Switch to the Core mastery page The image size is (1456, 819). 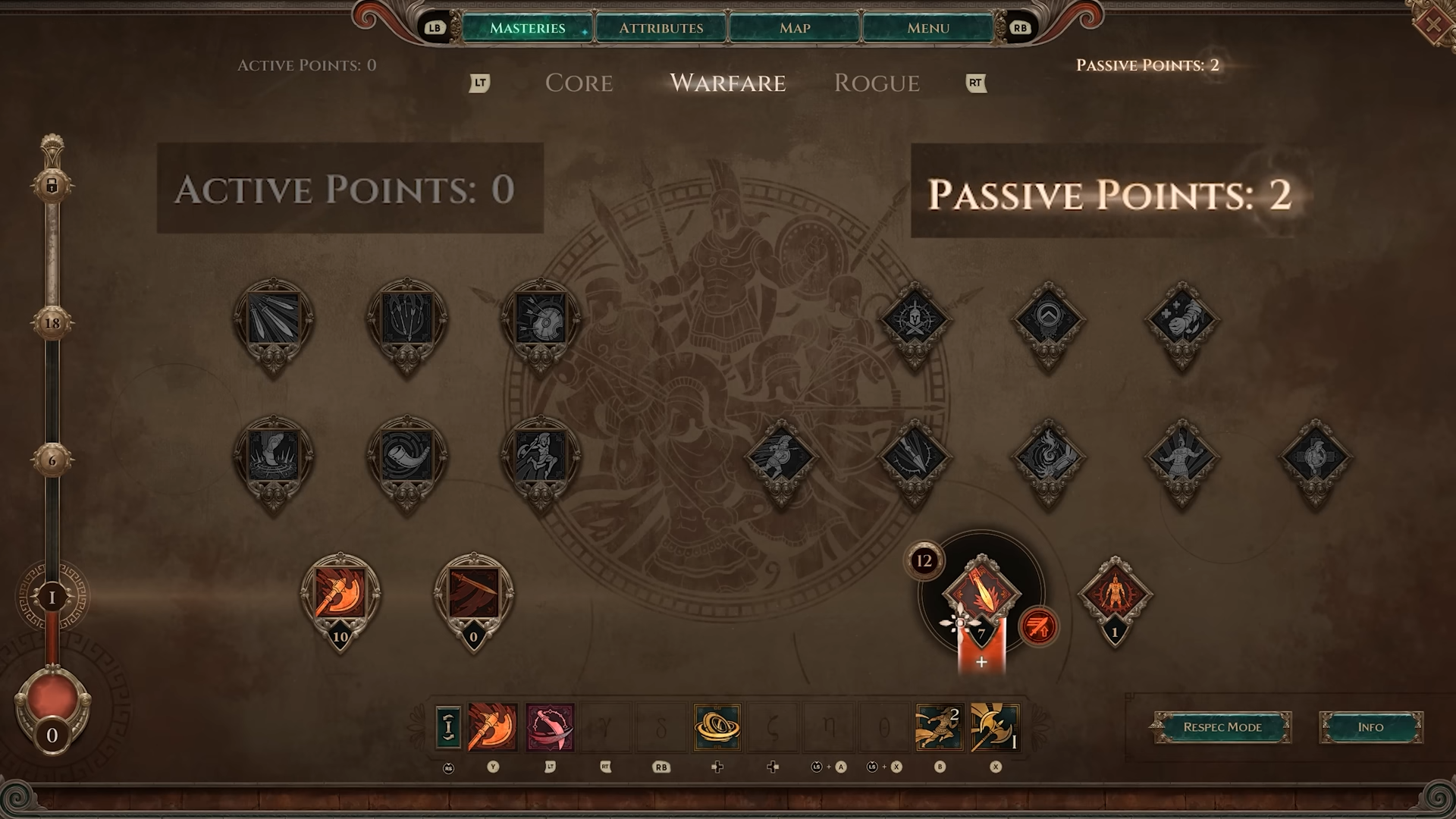coord(579,83)
